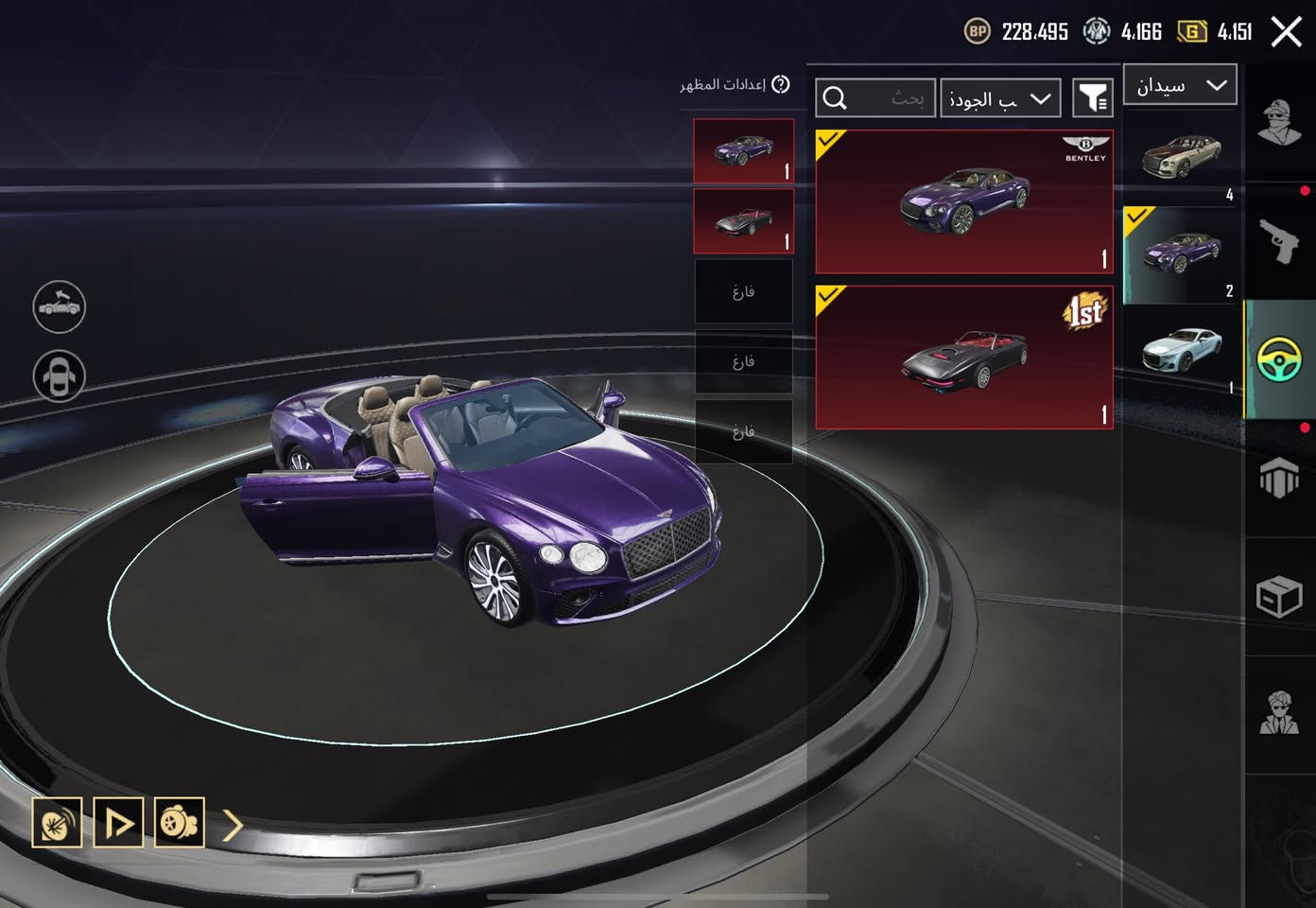Switch to the character outfit tab

click(1279, 121)
